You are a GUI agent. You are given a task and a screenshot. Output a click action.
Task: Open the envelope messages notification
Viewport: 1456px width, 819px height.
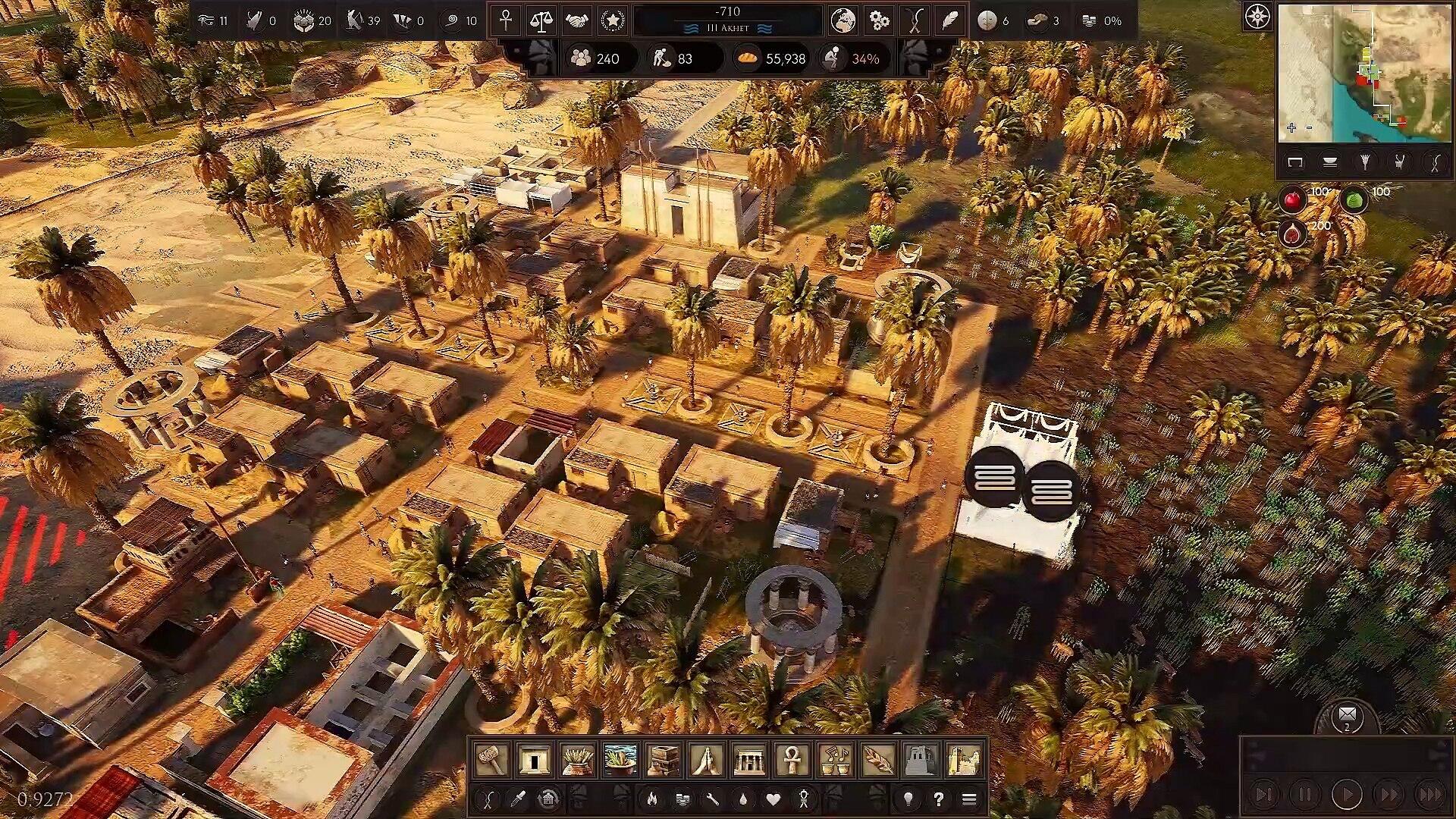click(x=1347, y=715)
